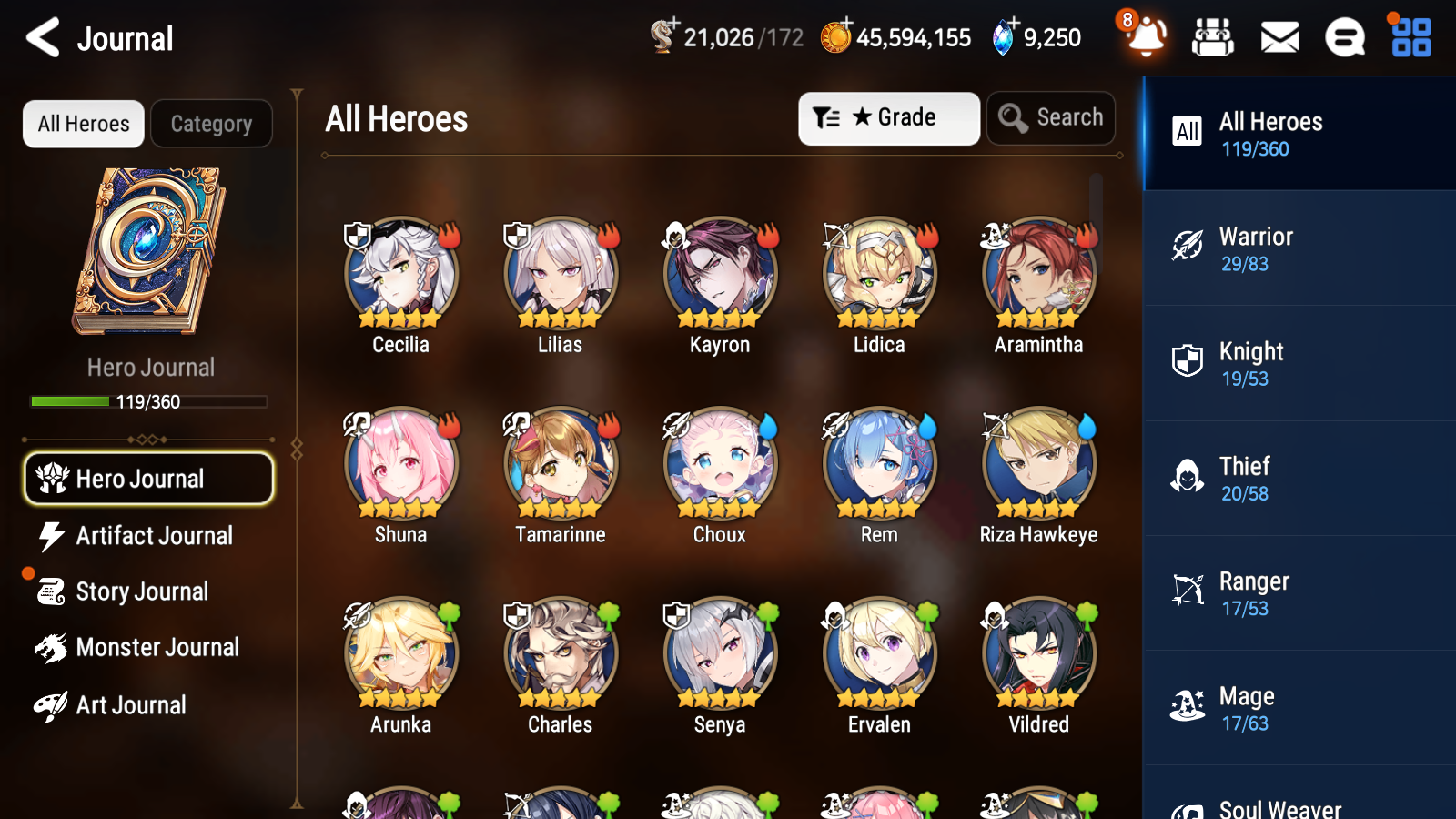Select the Hero Journal menu entry
Viewport: 1456px width, 819px height.
click(x=148, y=478)
